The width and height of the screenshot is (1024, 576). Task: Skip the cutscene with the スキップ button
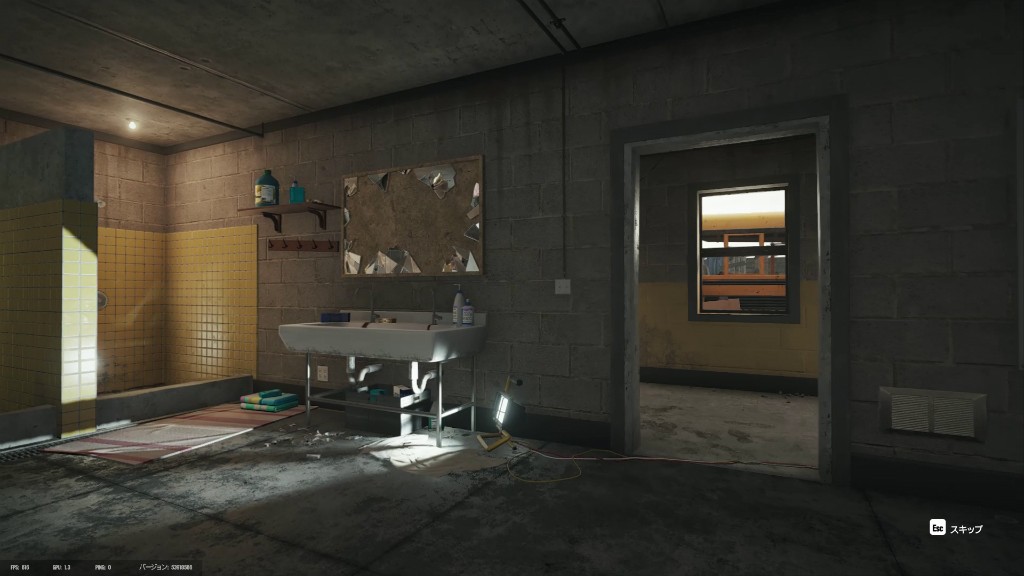coord(956,528)
